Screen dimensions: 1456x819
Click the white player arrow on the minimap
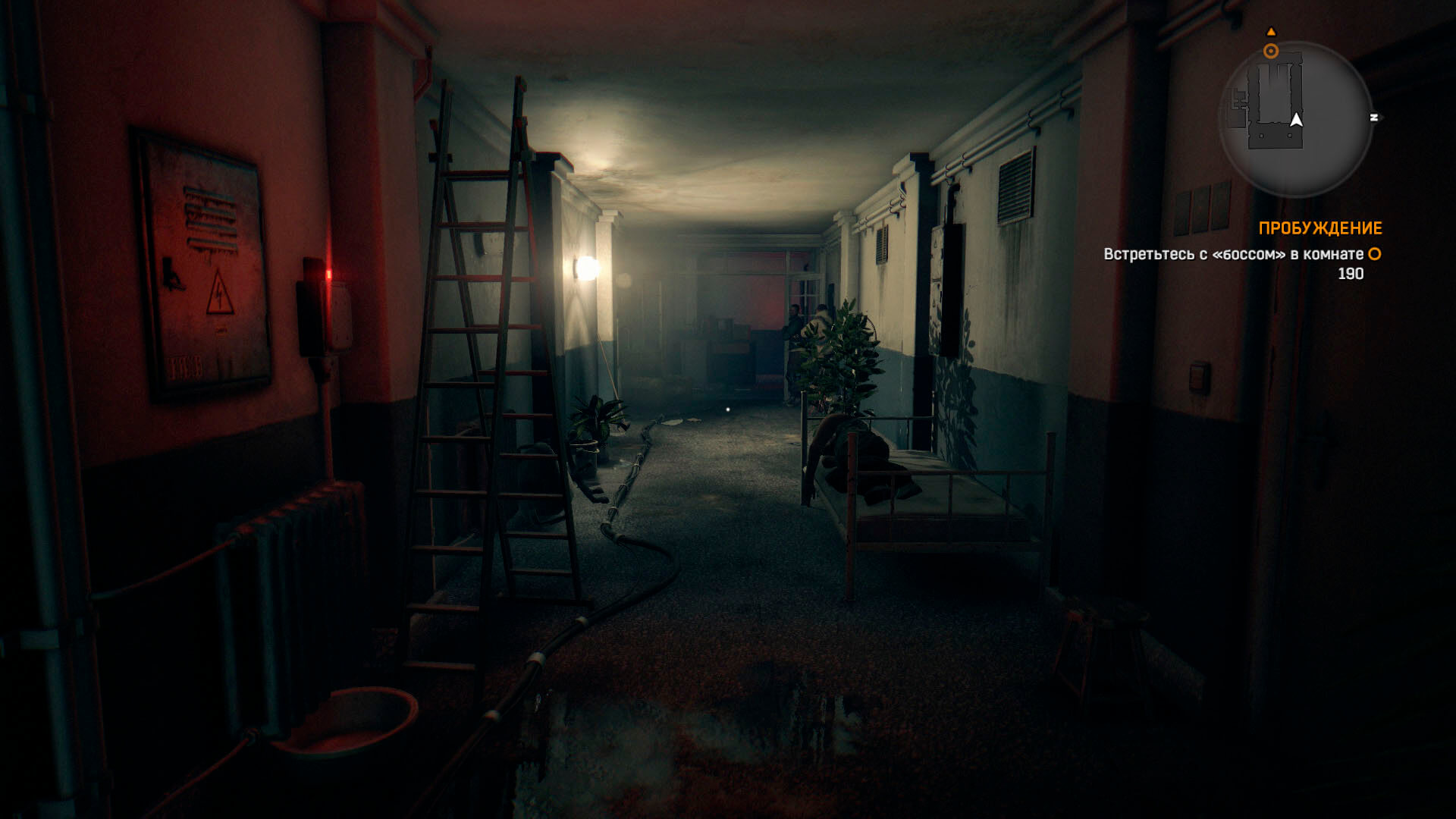(x=1296, y=120)
